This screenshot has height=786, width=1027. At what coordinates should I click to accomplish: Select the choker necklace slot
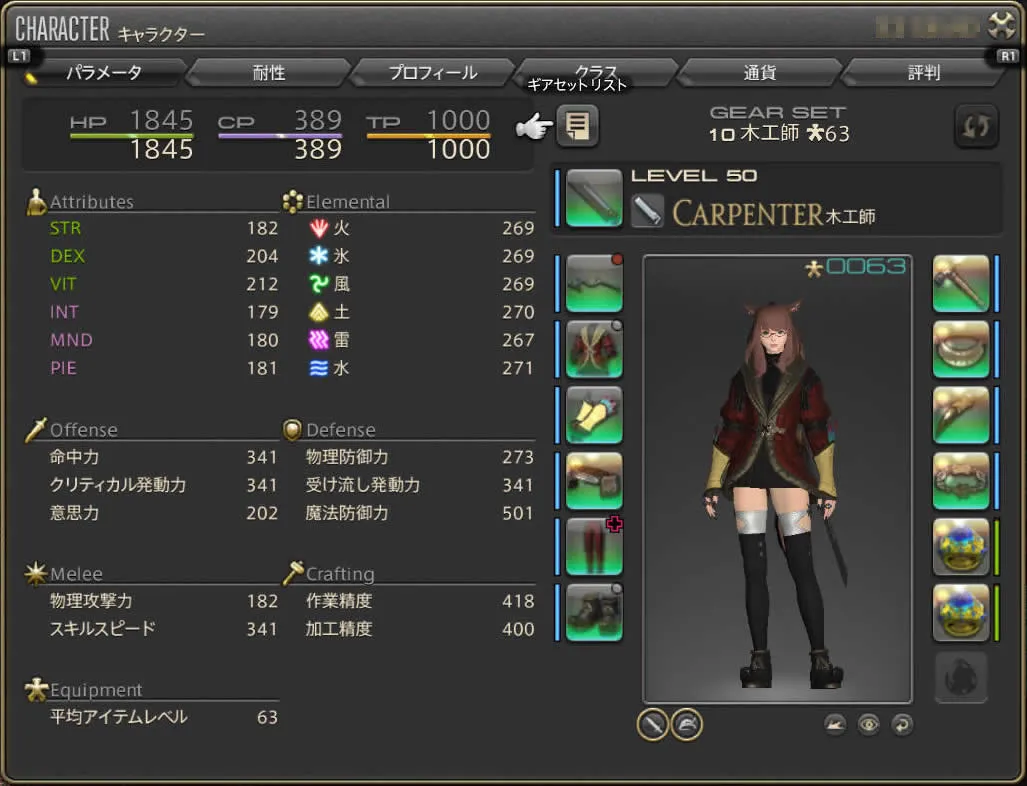[961, 348]
